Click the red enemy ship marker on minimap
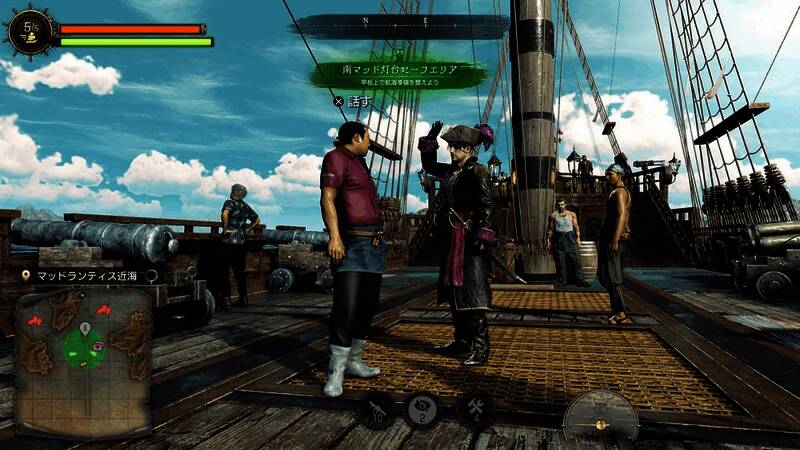Image resolution: width=800 pixels, height=450 pixels. coord(36,321)
